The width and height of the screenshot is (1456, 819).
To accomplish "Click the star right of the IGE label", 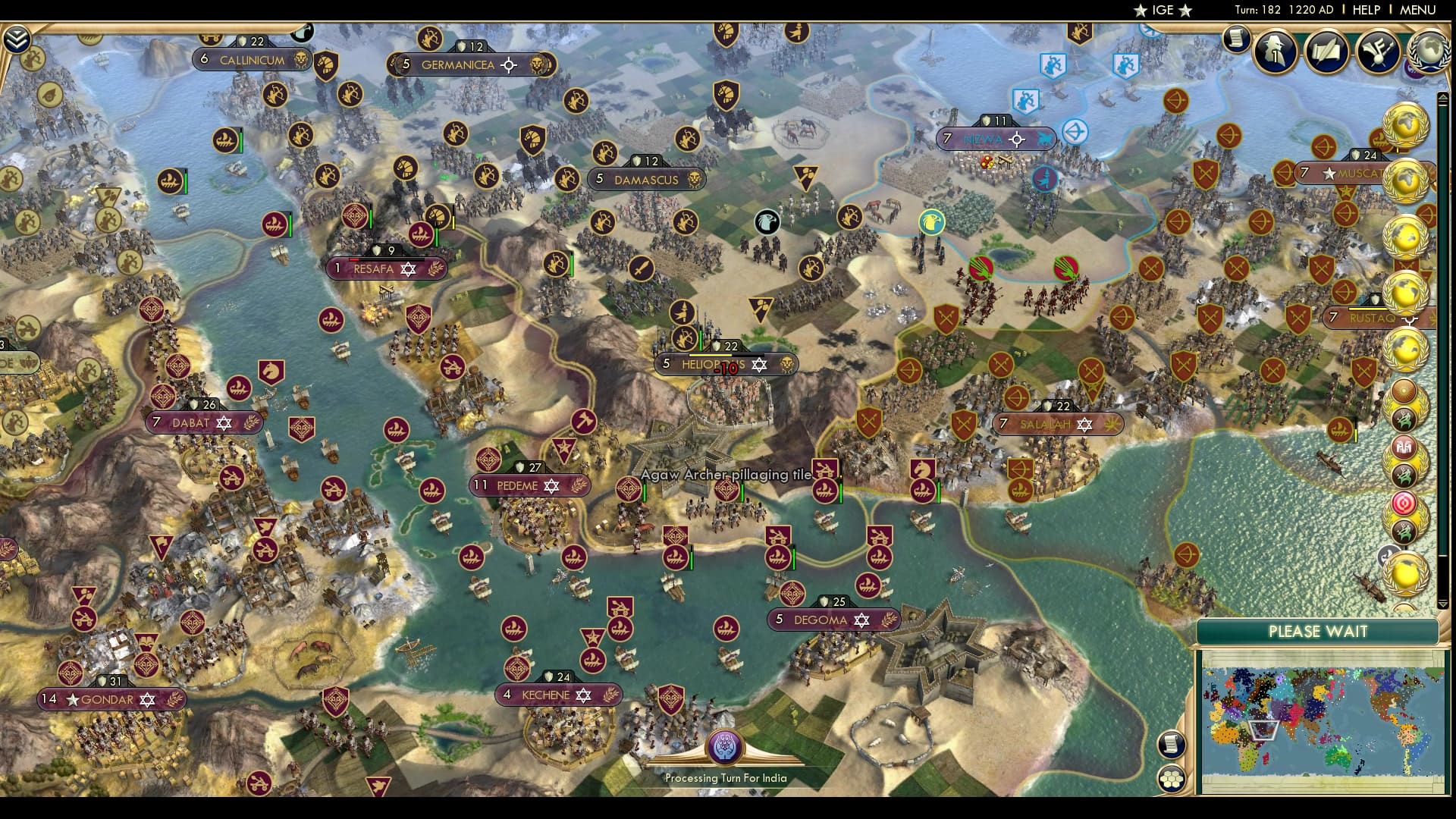I will click(x=1184, y=11).
